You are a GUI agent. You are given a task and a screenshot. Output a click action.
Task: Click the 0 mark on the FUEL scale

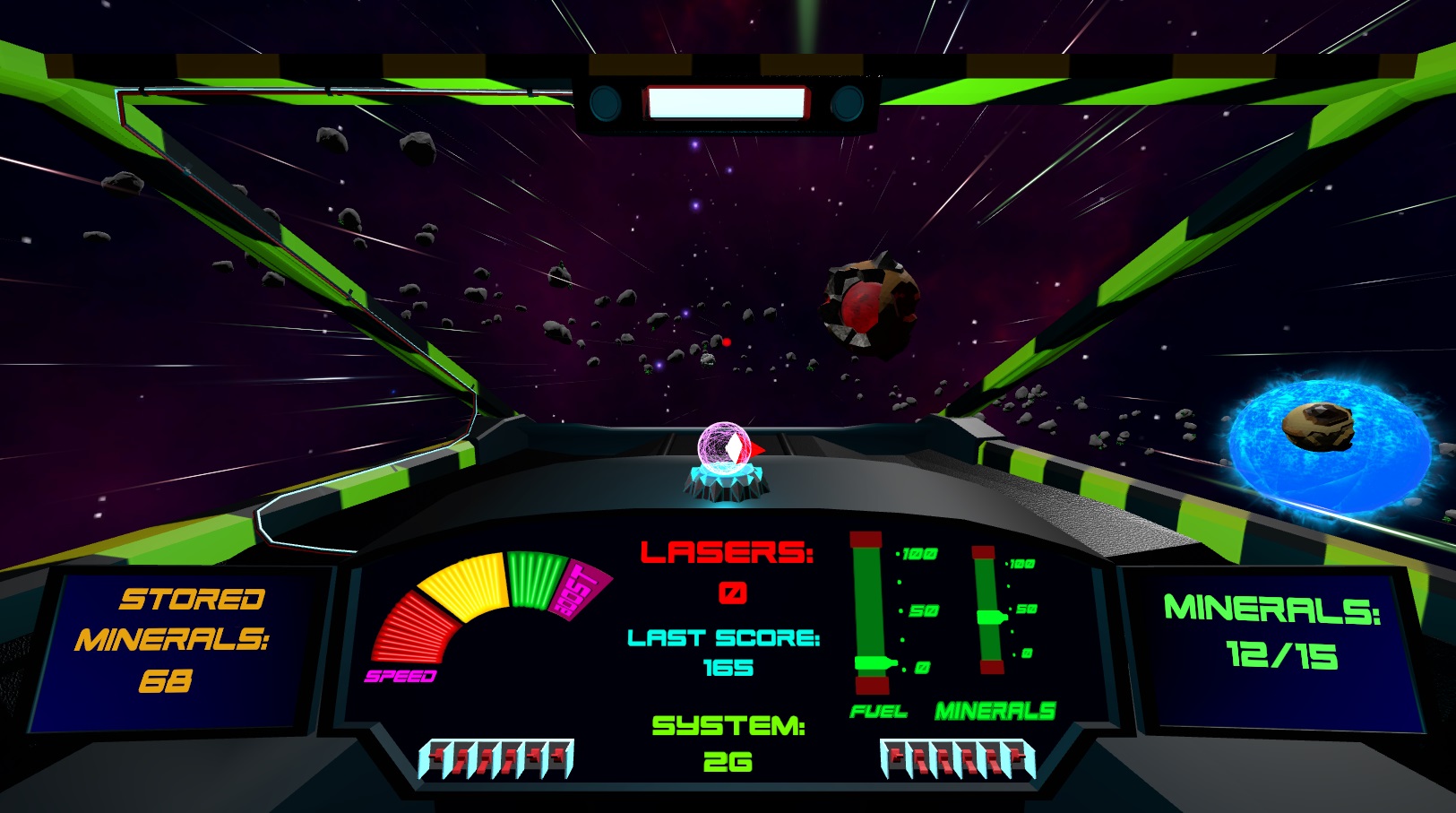coord(922,665)
